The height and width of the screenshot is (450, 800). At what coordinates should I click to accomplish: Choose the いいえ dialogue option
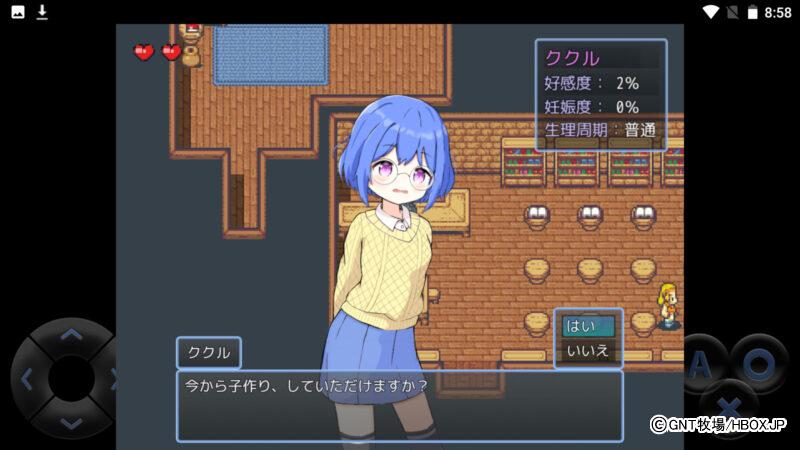588,351
